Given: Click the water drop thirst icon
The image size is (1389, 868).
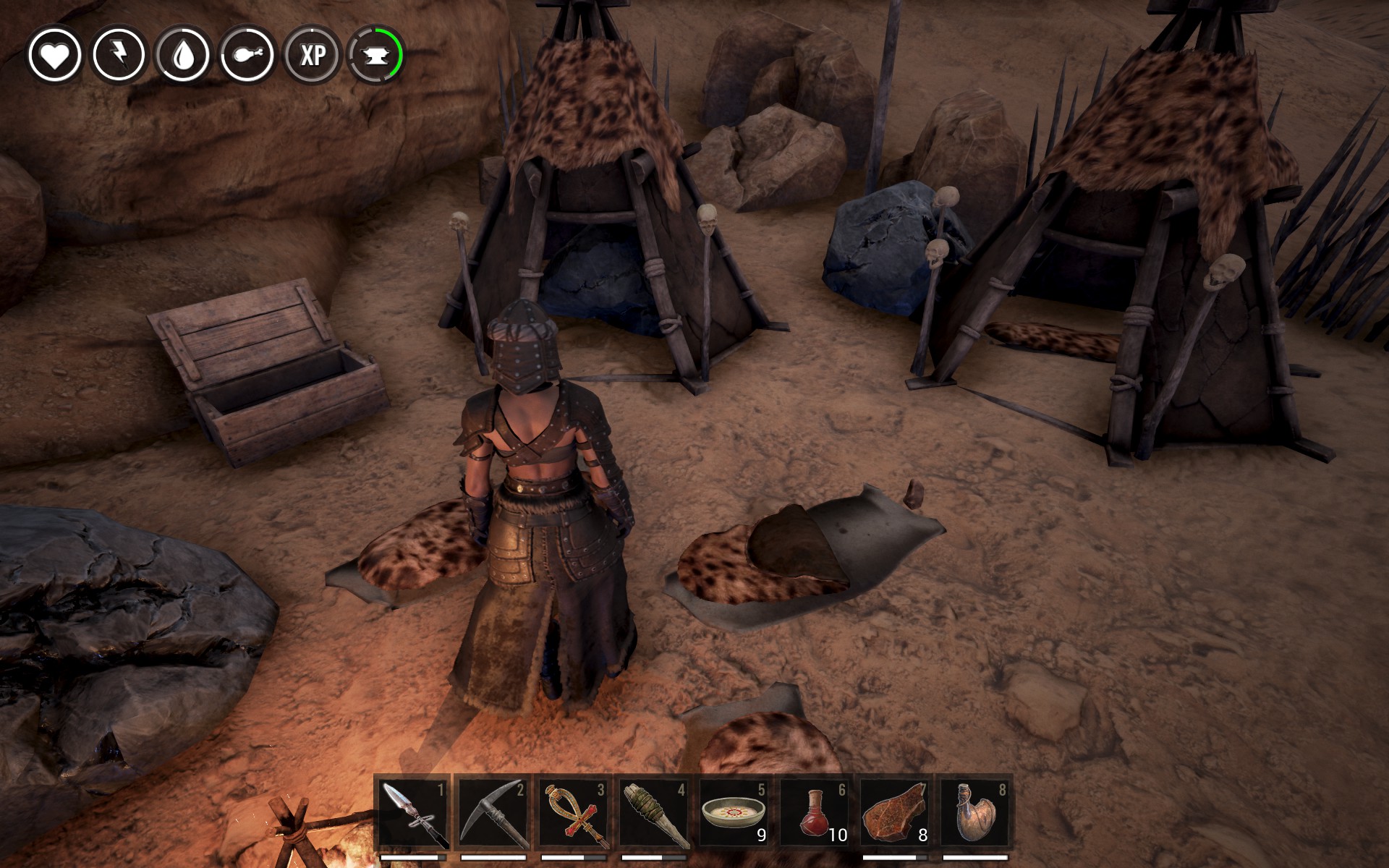Looking at the screenshot, I should (x=183, y=55).
